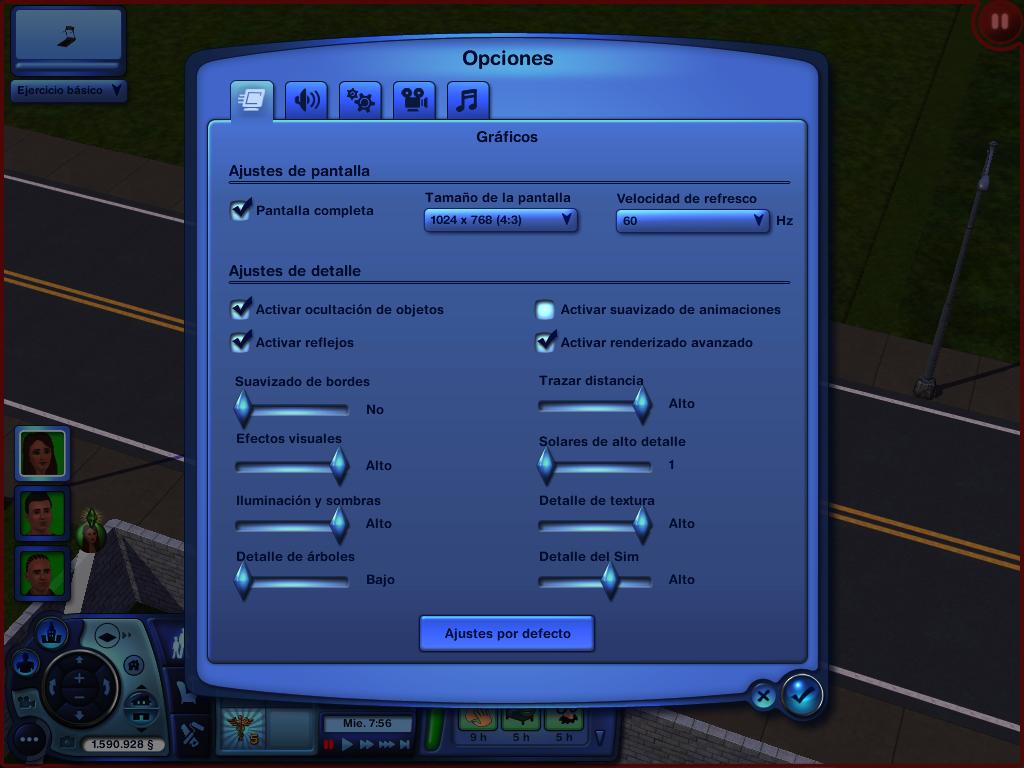Viewport: 1024px width, 768px height.
Task: Click the red pause button
Action: coord(999,21)
